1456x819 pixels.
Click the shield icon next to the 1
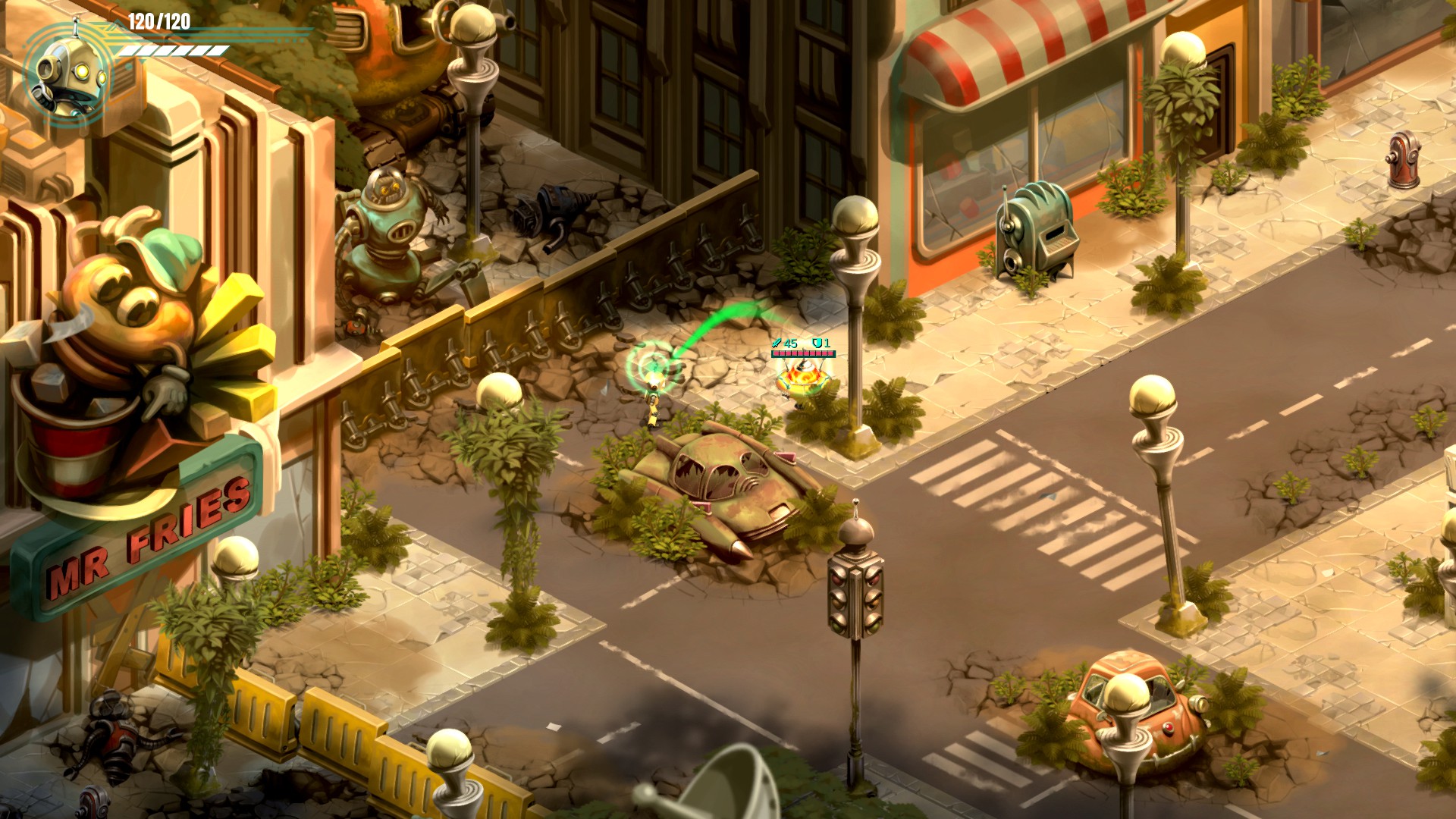coord(817,343)
